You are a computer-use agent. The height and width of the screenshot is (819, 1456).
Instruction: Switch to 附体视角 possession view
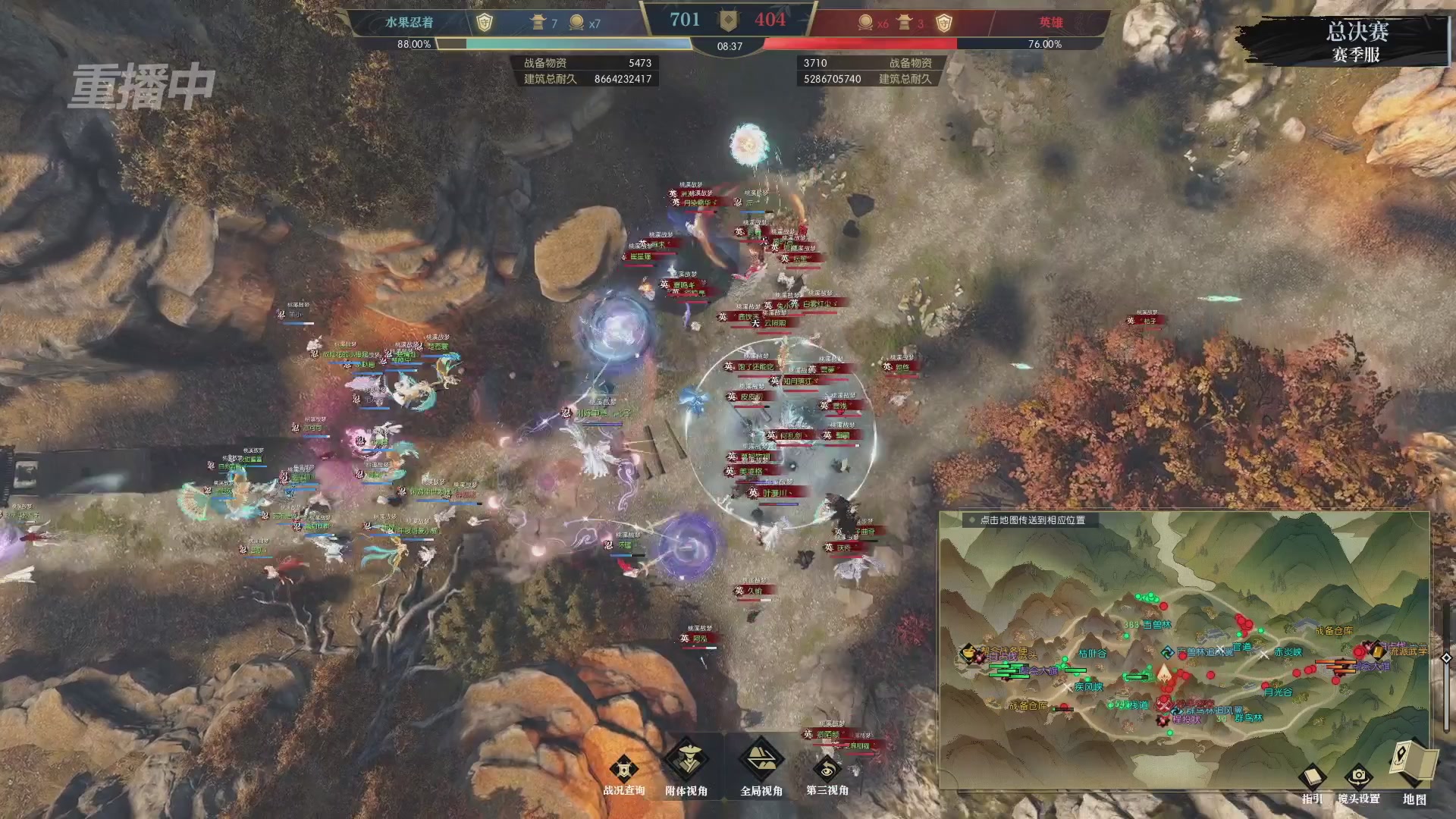click(686, 764)
